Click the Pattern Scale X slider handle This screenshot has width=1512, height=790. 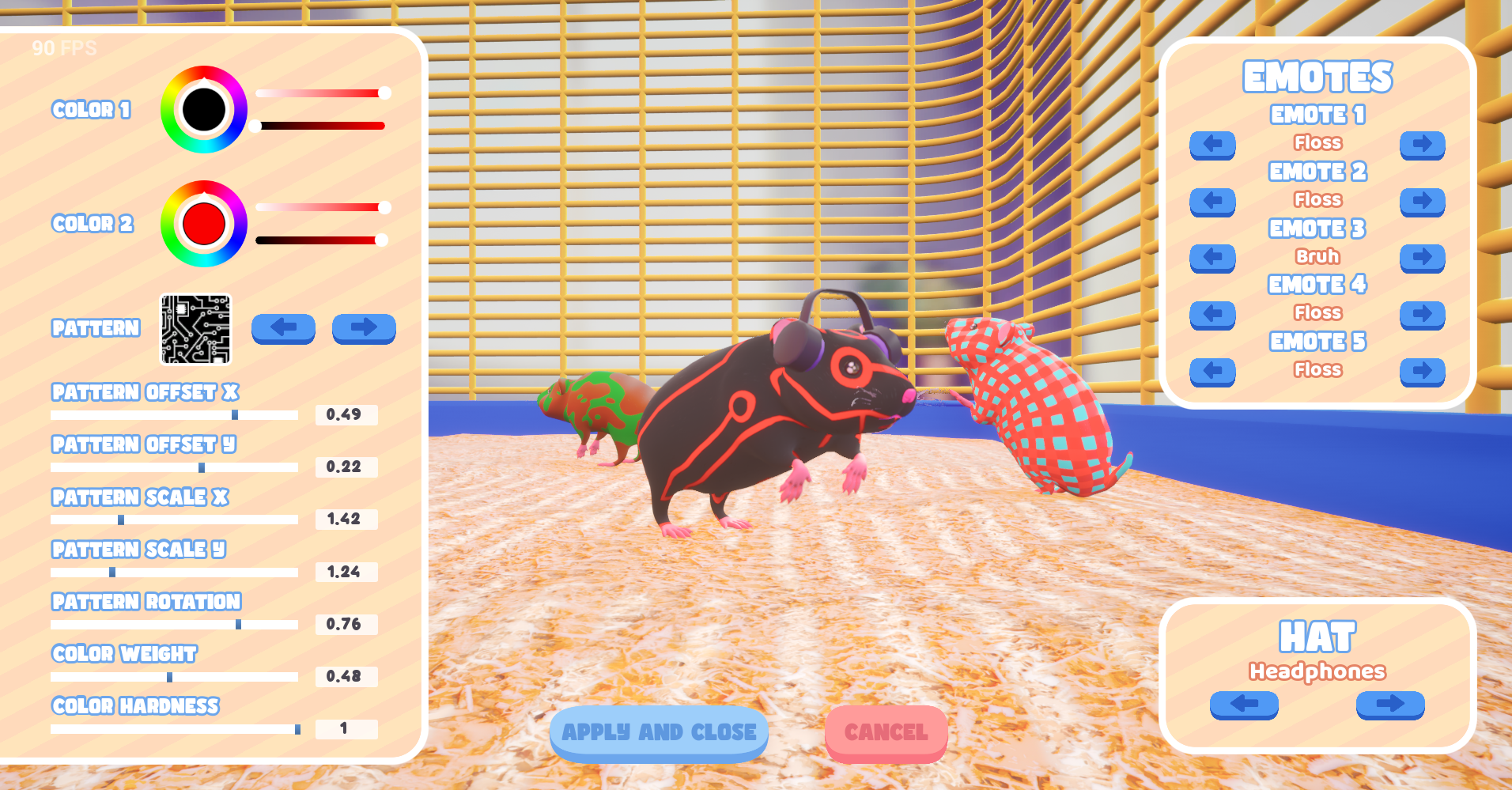120,520
